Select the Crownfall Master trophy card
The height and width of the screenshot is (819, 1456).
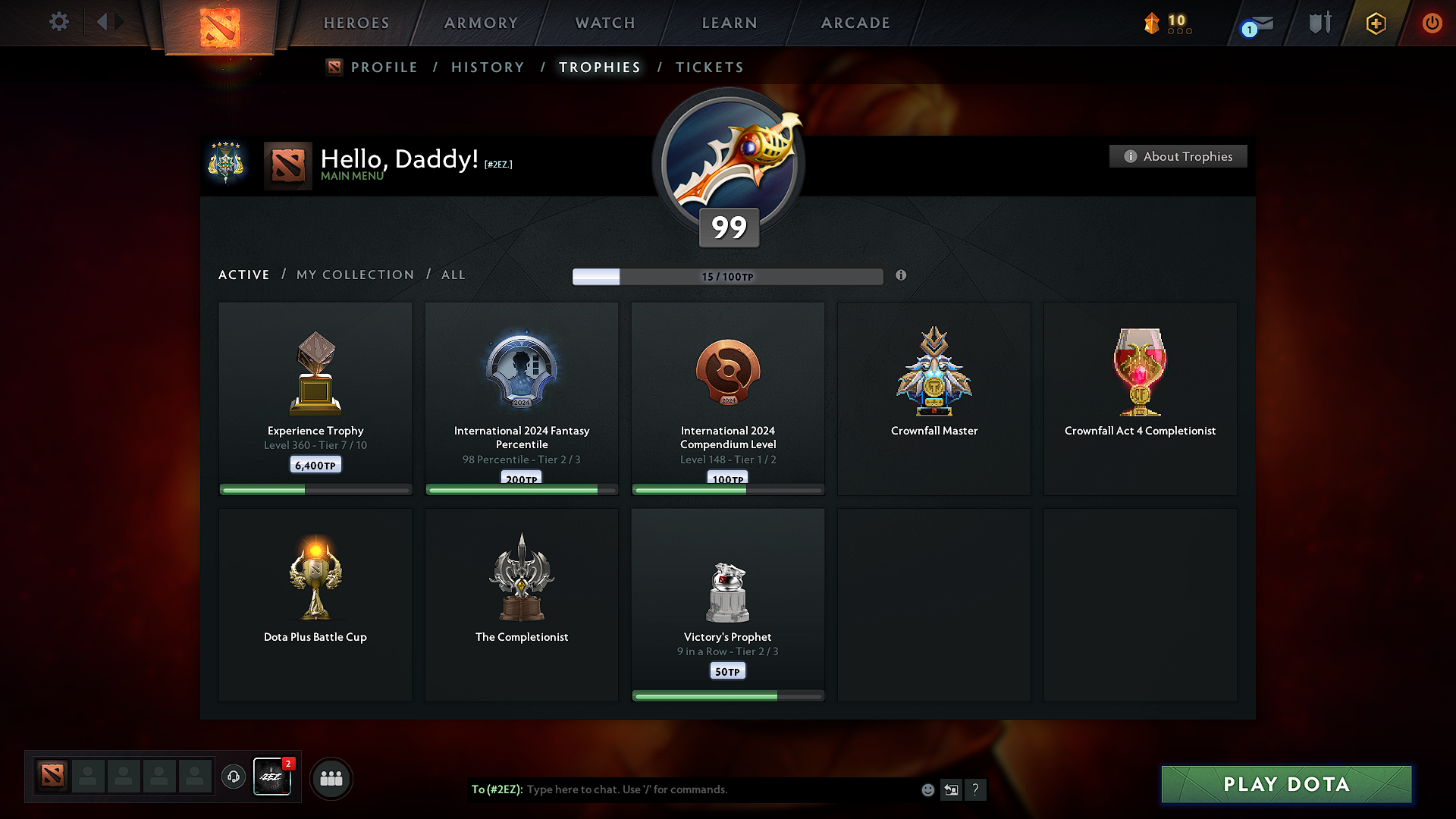coord(934,398)
